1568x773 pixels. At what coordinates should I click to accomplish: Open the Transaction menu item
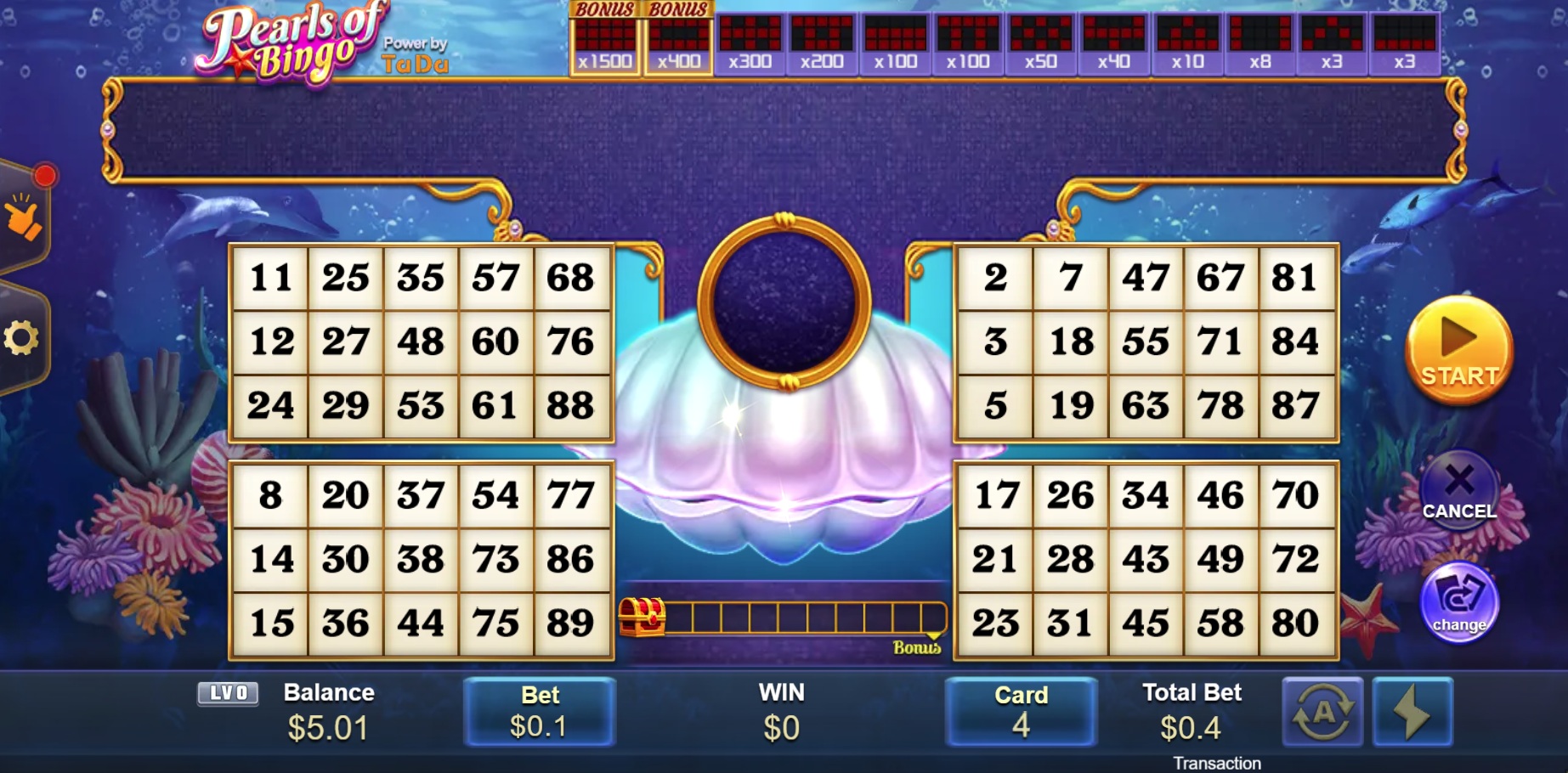click(1219, 763)
